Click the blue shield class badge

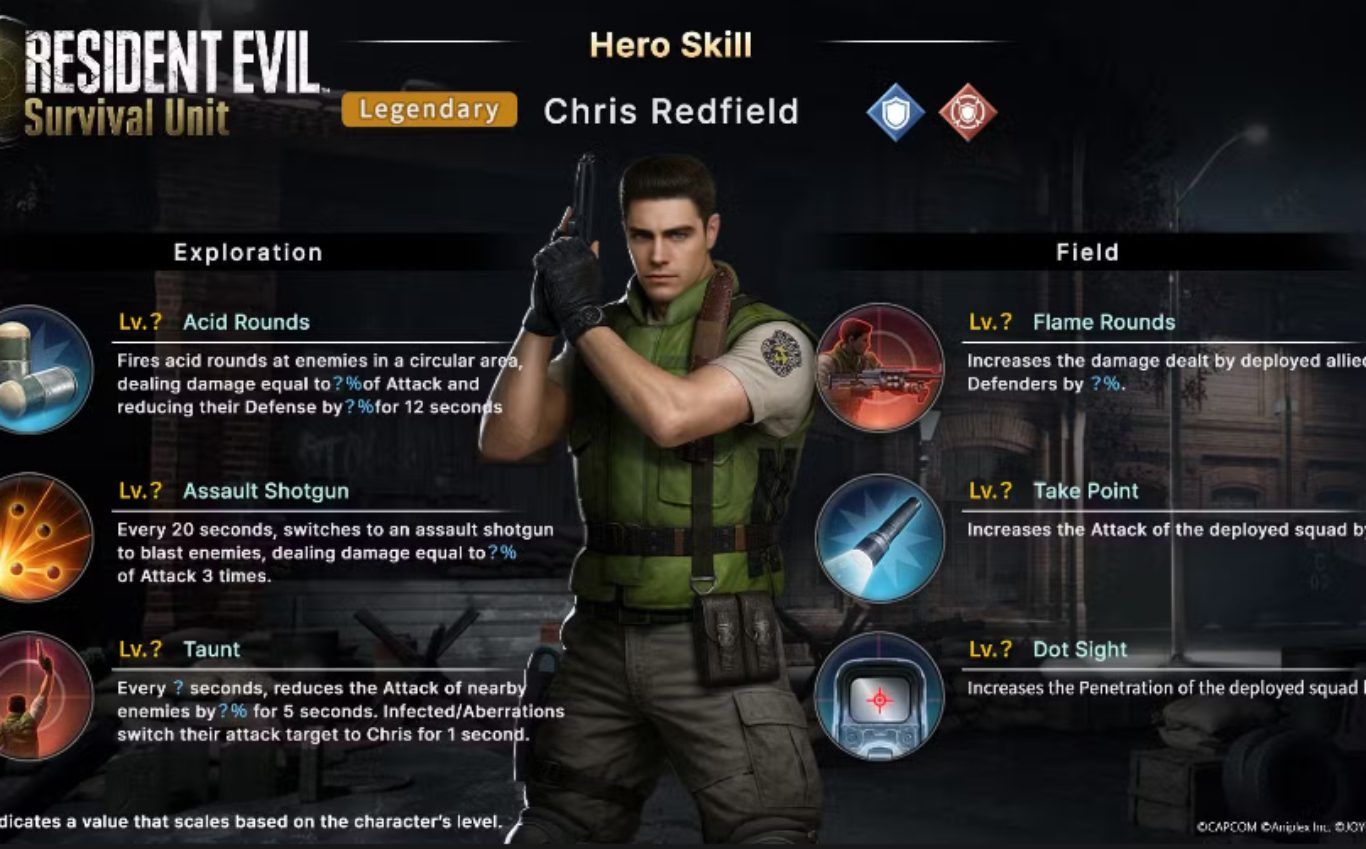point(895,111)
